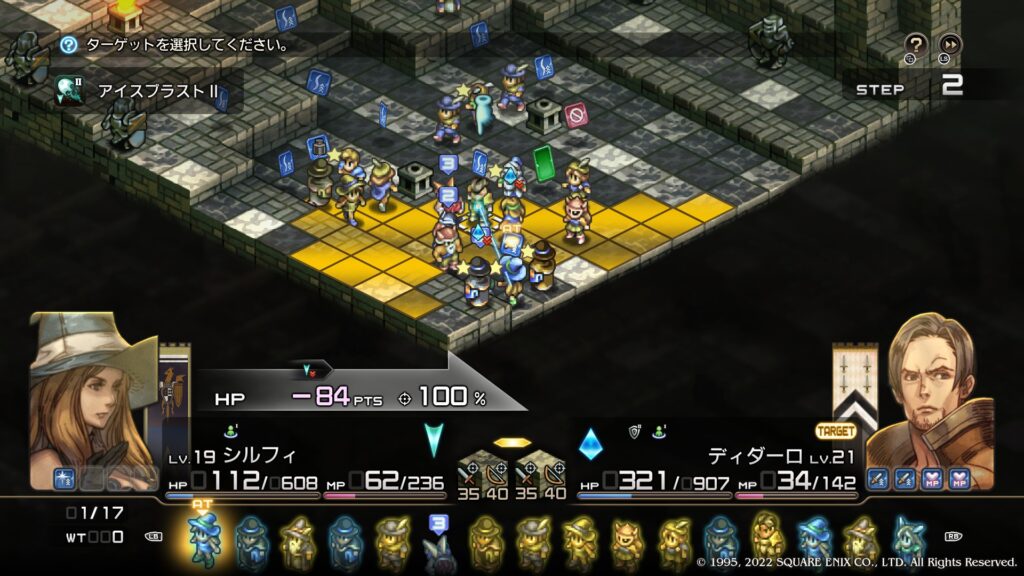The image size is (1024, 576).
Task: Open the question-mark help button beside fast-forward
Action: pyautogui.click(x=915, y=43)
